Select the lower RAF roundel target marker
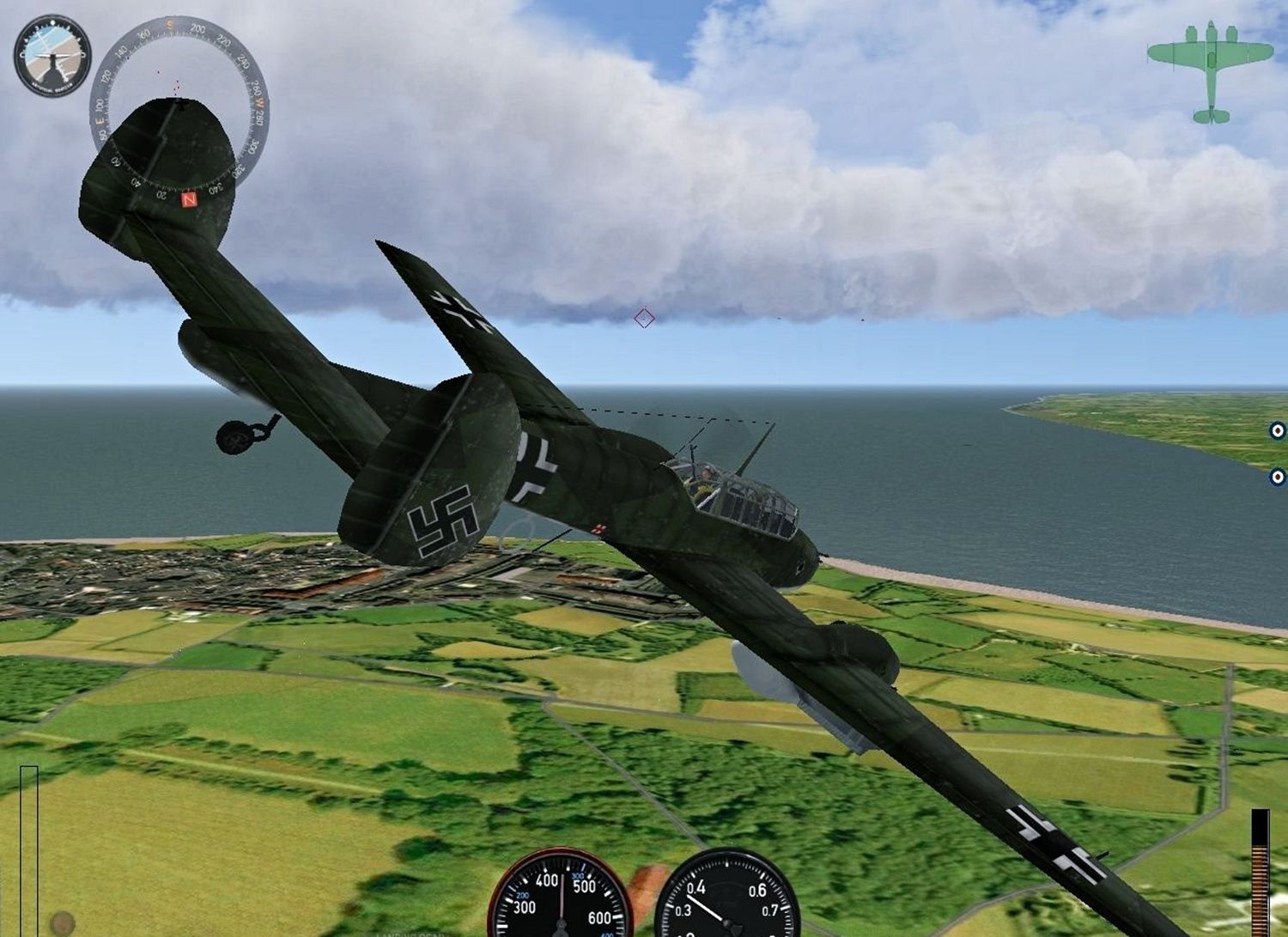The height and width of the screenshot is (937, 1288). pos(1278,477)
